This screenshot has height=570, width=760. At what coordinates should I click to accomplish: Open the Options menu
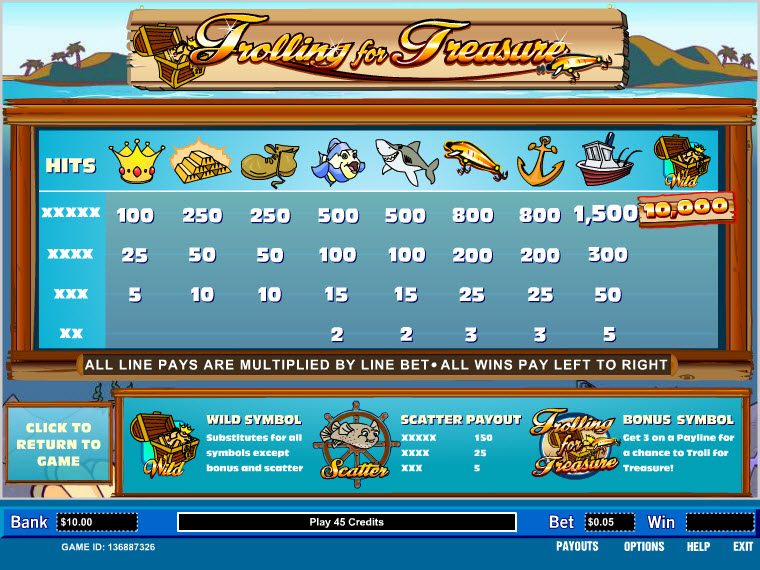click(x=644, y=547)
